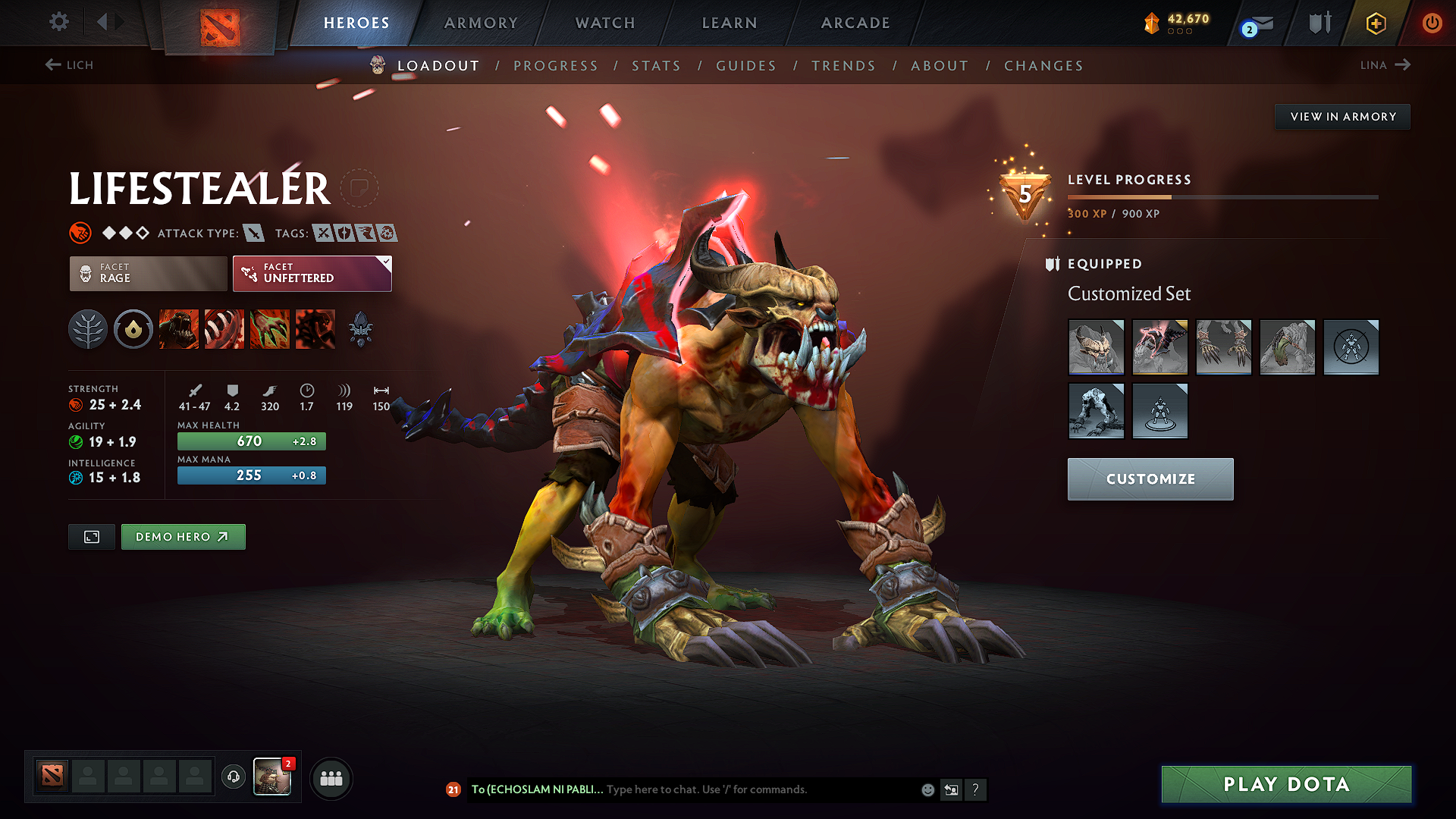The image size is (1456, 819).
Task: Expand the friends list grid icon
Action: [x=331, y=777]
